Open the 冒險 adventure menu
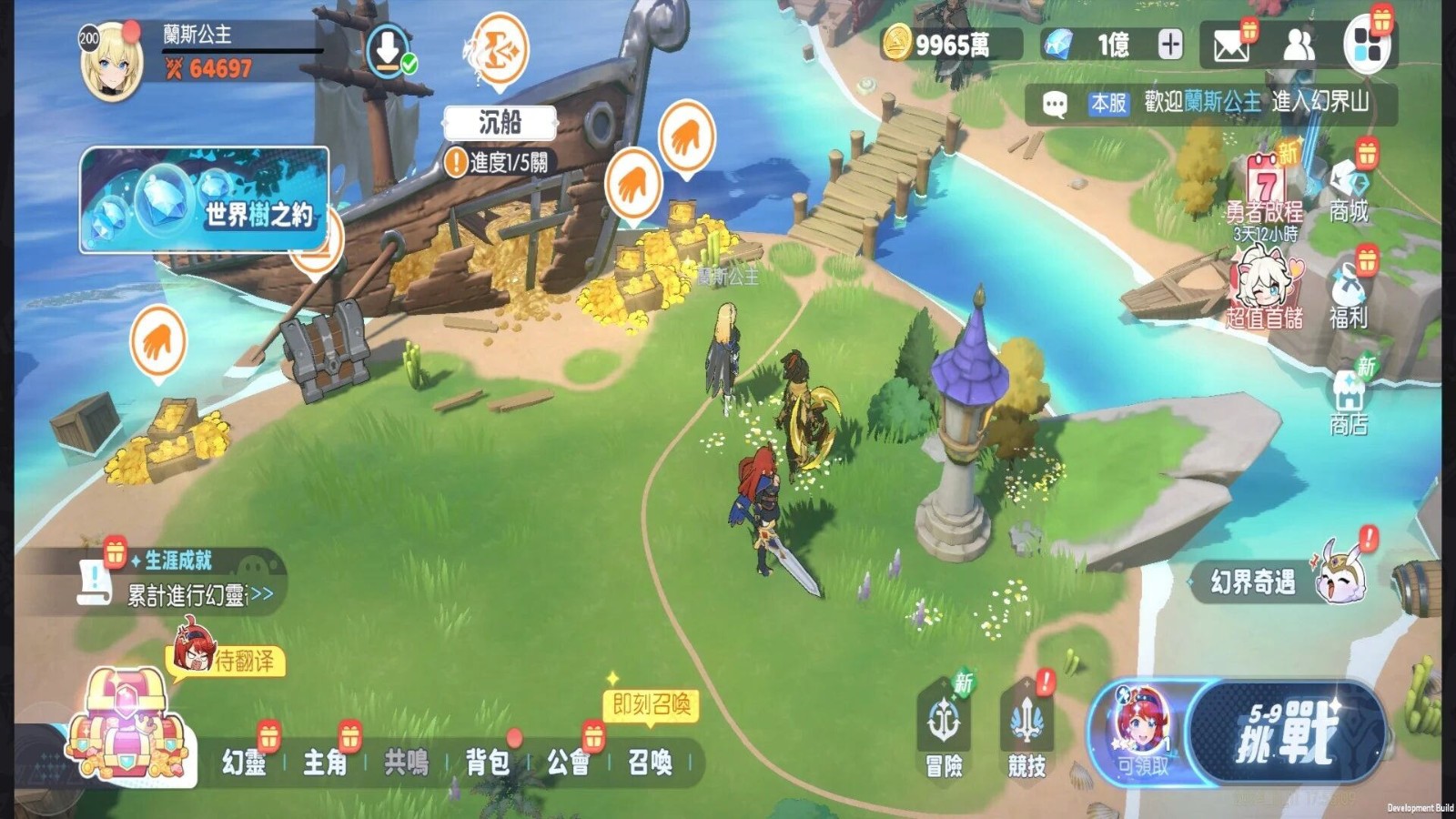 pyautogui.click(x=944, y=733)
